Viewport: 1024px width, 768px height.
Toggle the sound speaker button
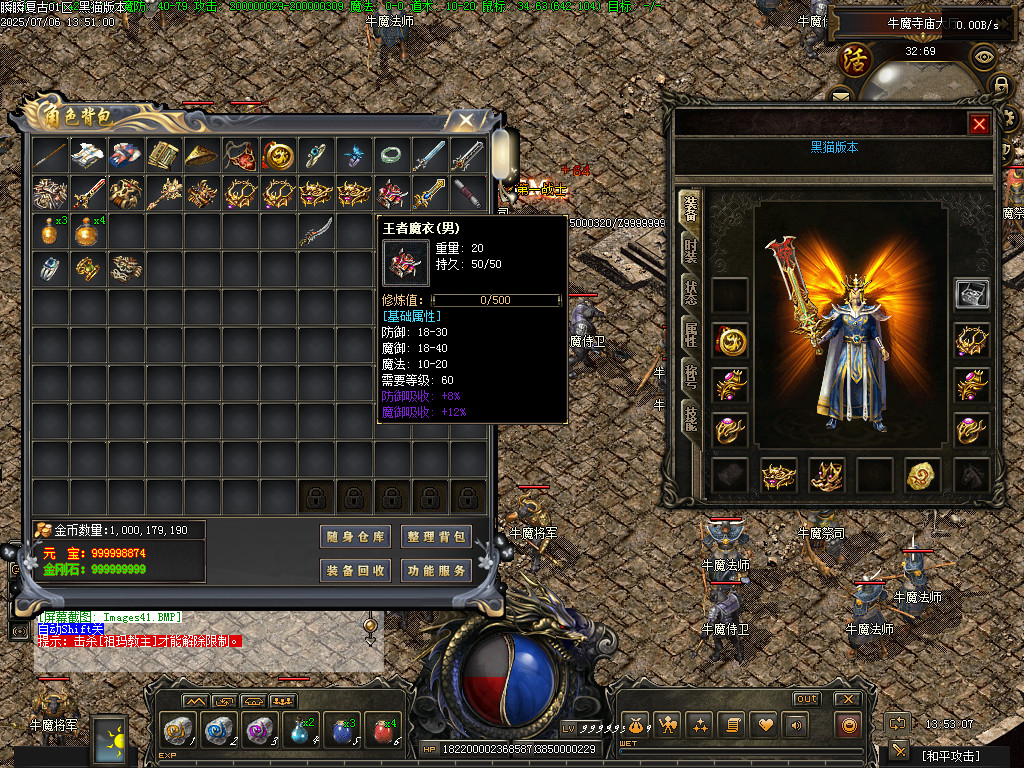[x=797, y=724]
